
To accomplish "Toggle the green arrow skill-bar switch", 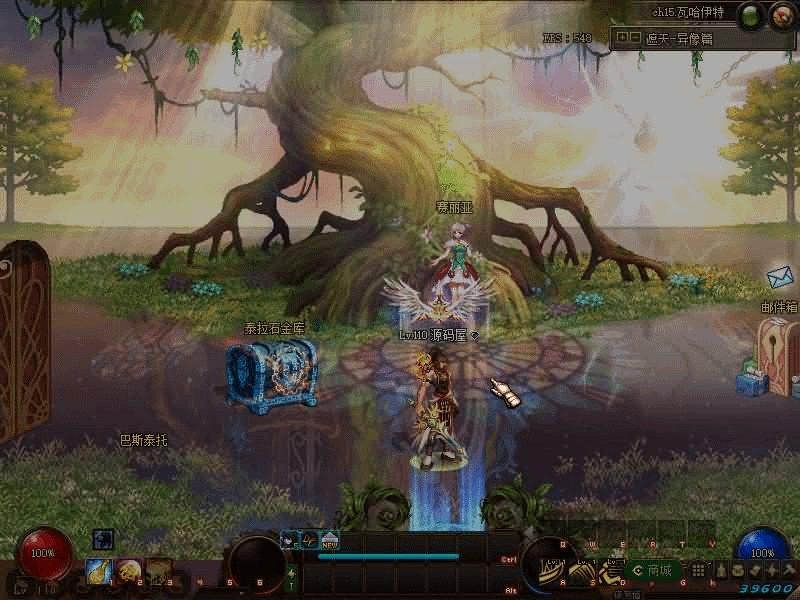I will (x=291, y=572).
